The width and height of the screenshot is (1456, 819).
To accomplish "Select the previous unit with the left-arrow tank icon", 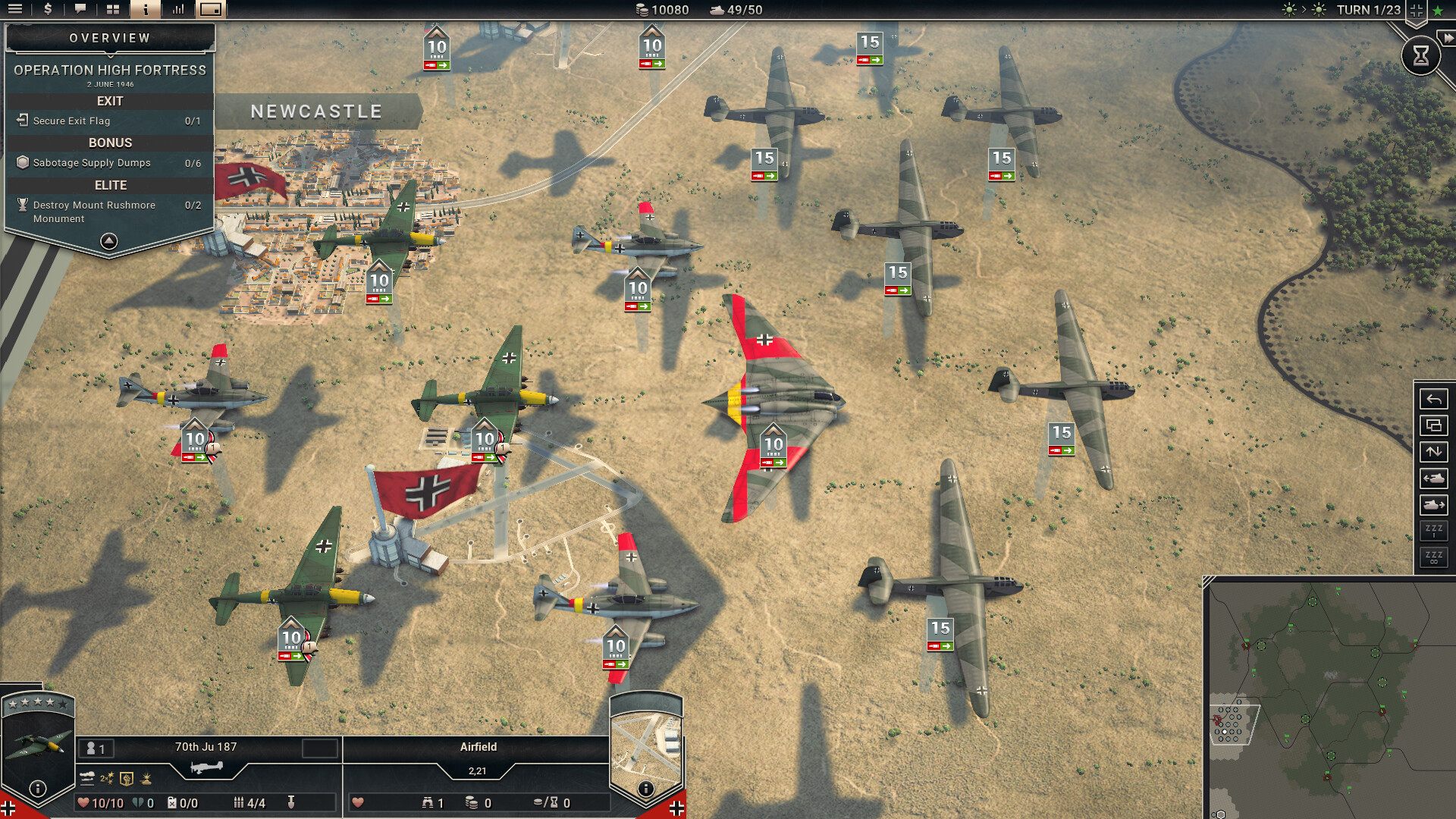I will pyautogui.click(x=1433, y=477).
